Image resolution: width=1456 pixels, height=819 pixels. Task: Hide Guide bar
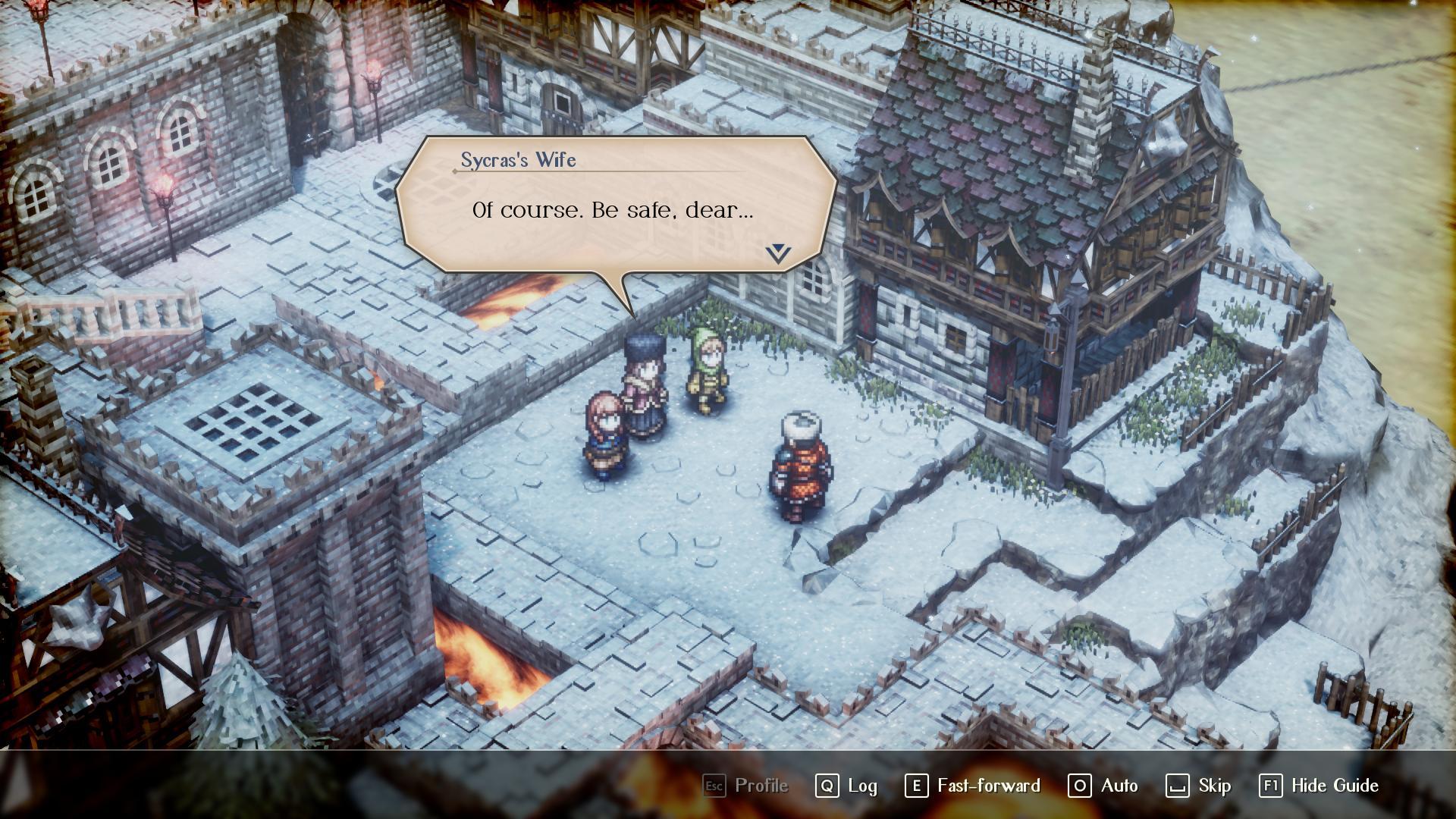1319,786
